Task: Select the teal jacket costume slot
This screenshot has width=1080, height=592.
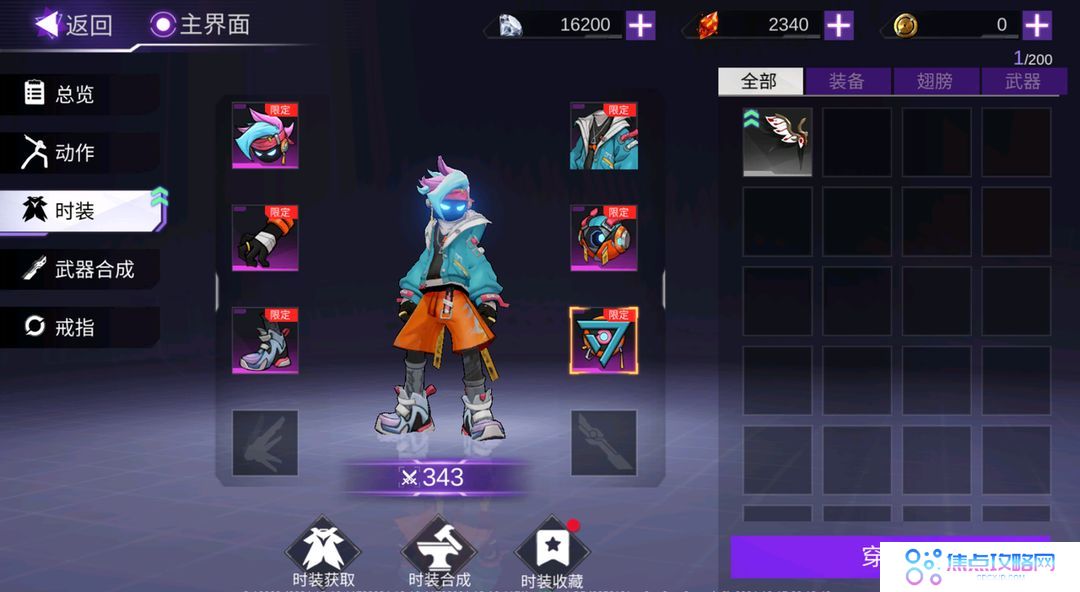Action: [604, 136]
